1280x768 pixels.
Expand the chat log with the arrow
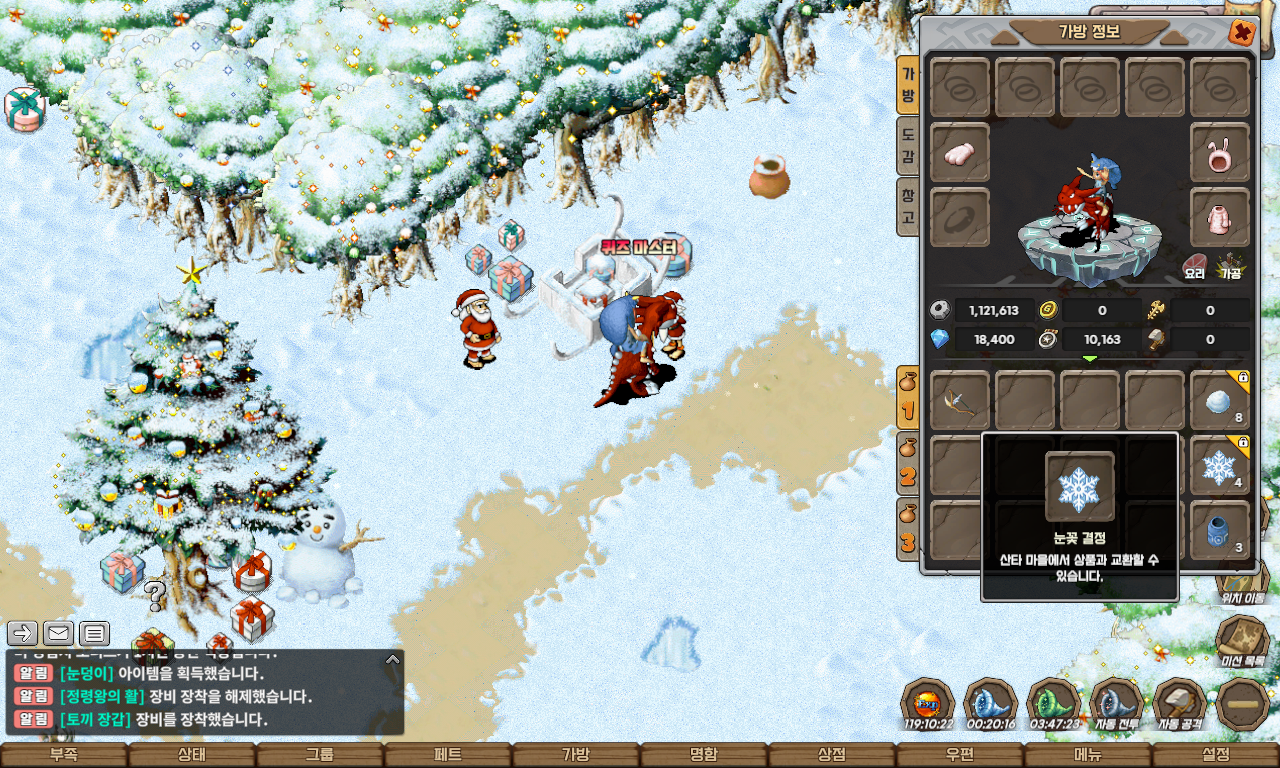[x=393, y=660]
